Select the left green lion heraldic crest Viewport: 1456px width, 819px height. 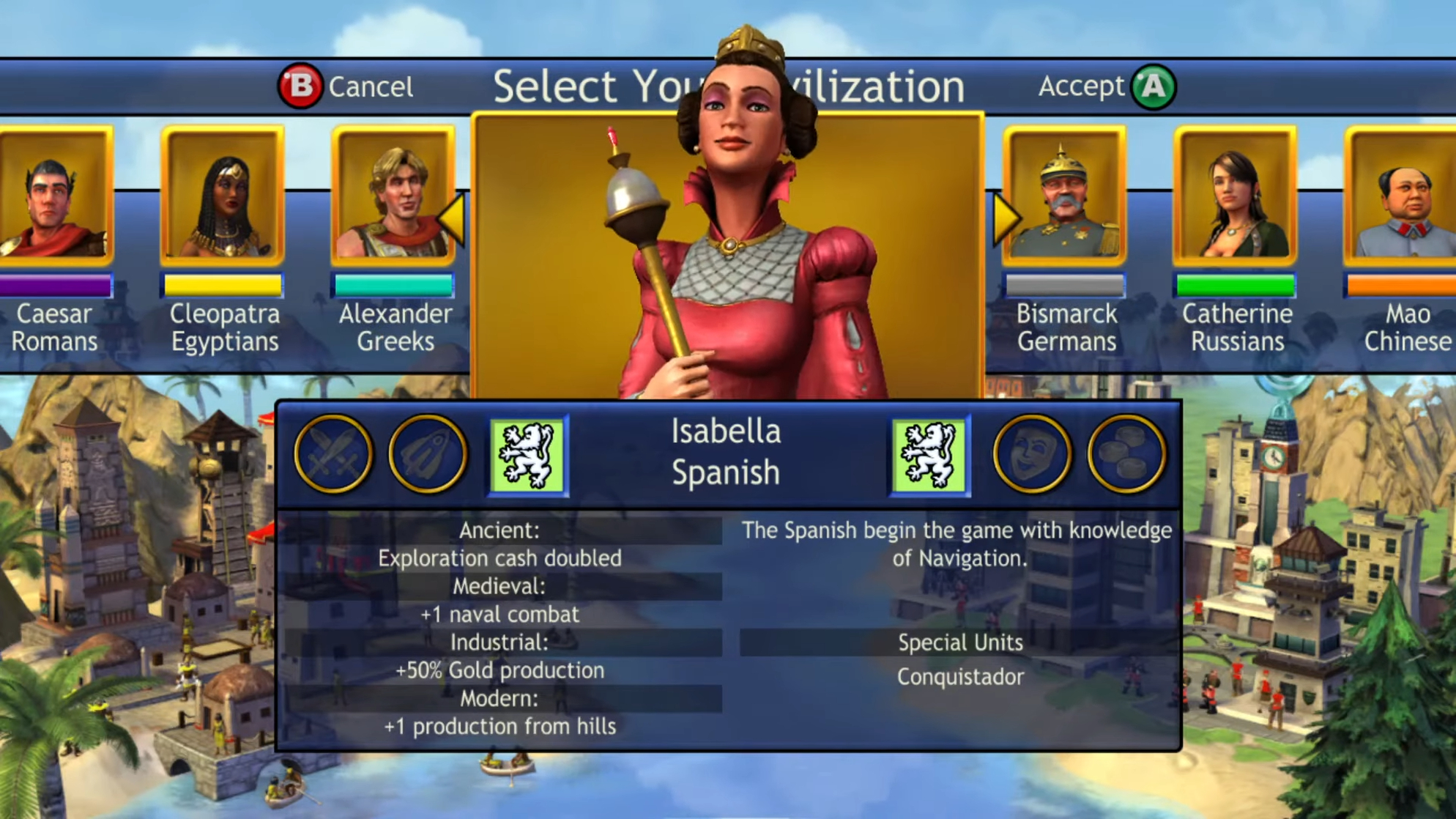[528, 454]
